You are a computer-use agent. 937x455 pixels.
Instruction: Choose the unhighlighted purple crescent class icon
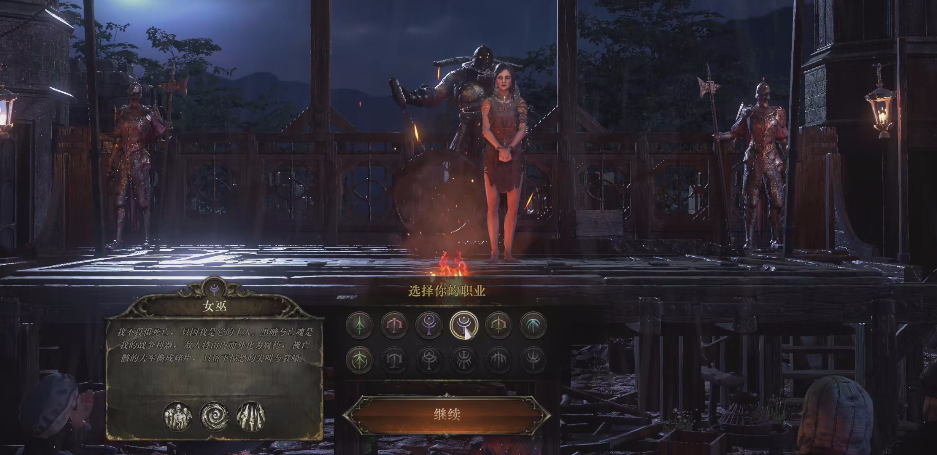(428, 325)
